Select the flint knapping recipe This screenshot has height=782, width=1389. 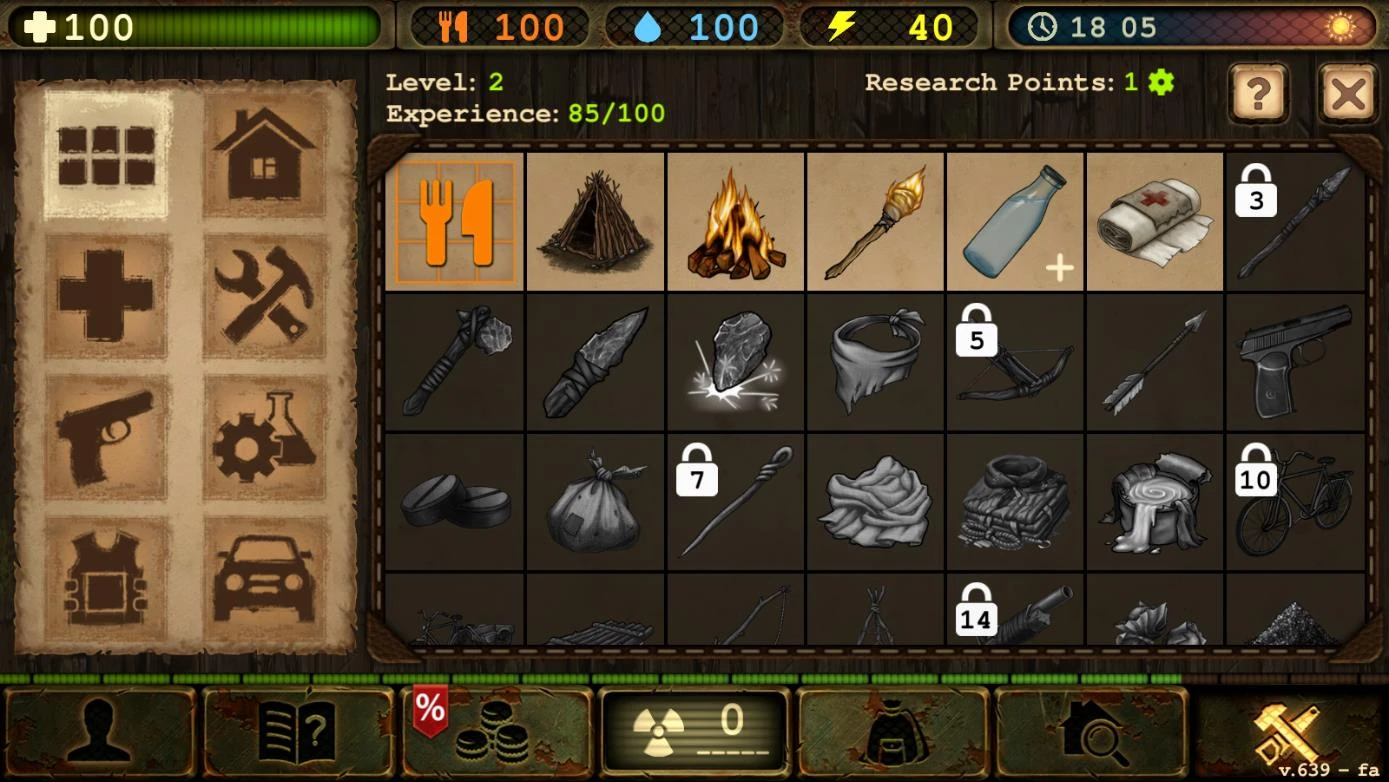[734, 361]
